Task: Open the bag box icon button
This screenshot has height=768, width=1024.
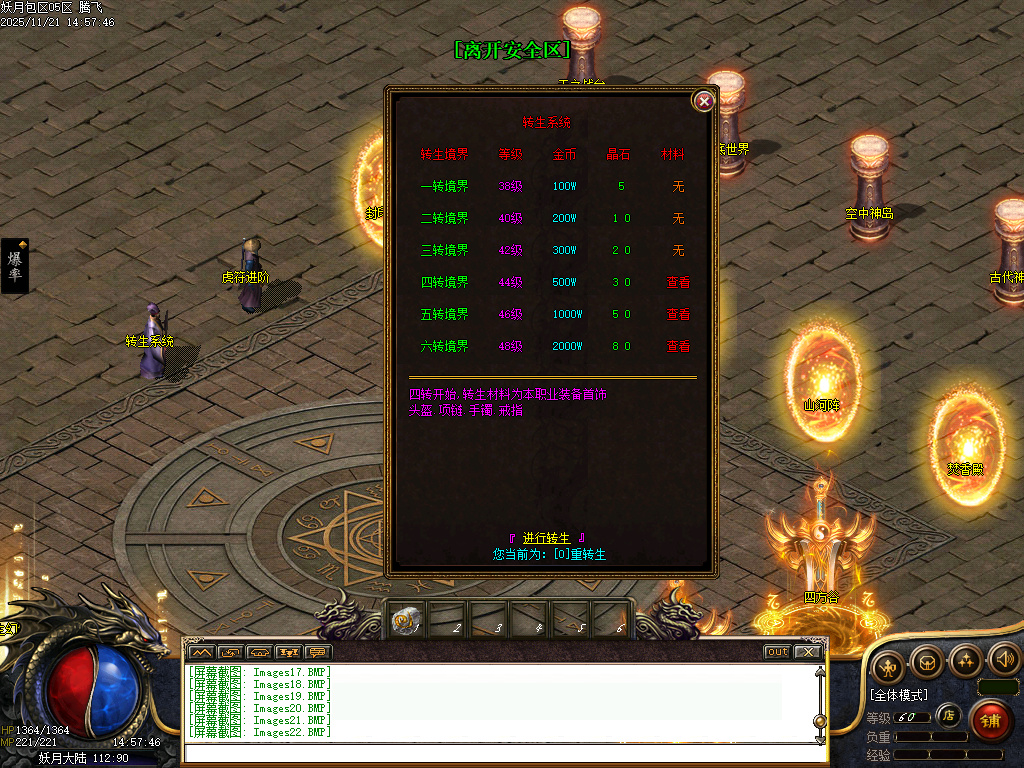Action: tap(927, 661)
